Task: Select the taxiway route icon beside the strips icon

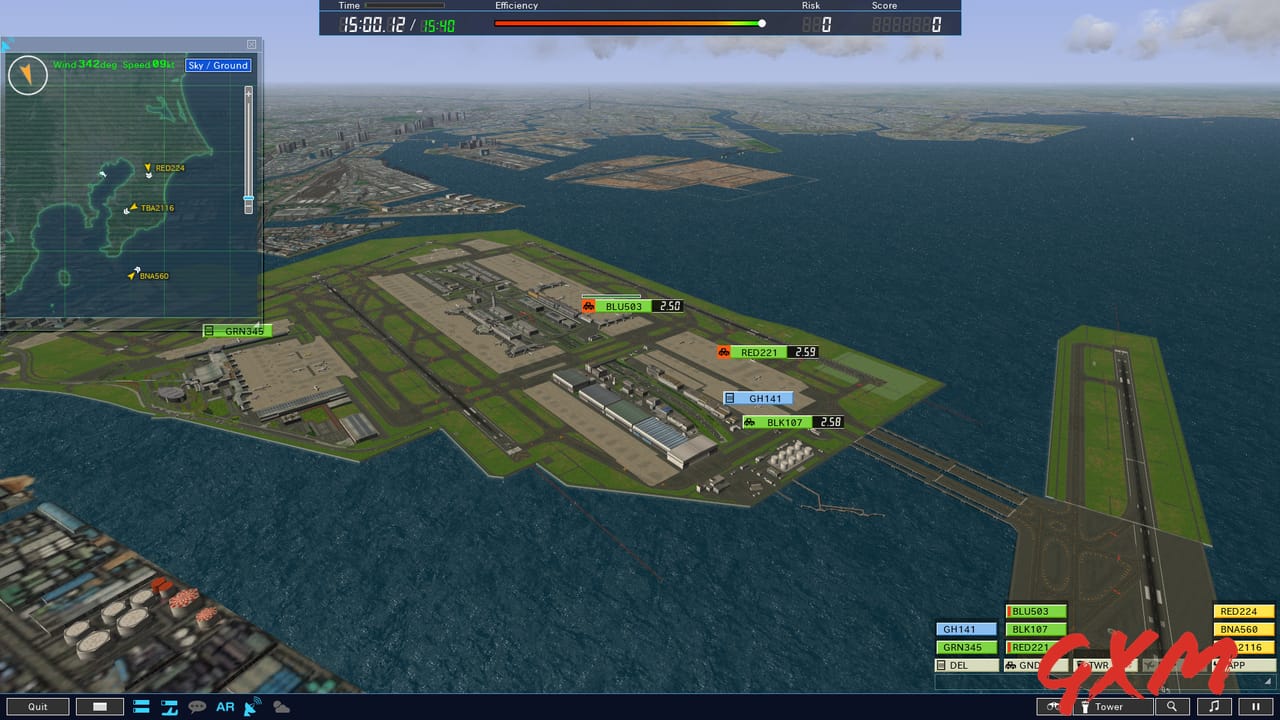Action: point(168,707)
